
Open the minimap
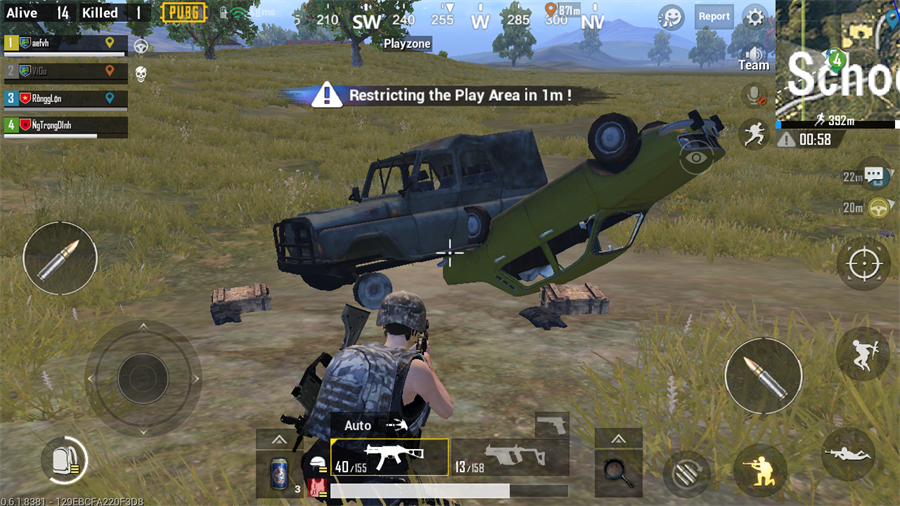(838, 60)
